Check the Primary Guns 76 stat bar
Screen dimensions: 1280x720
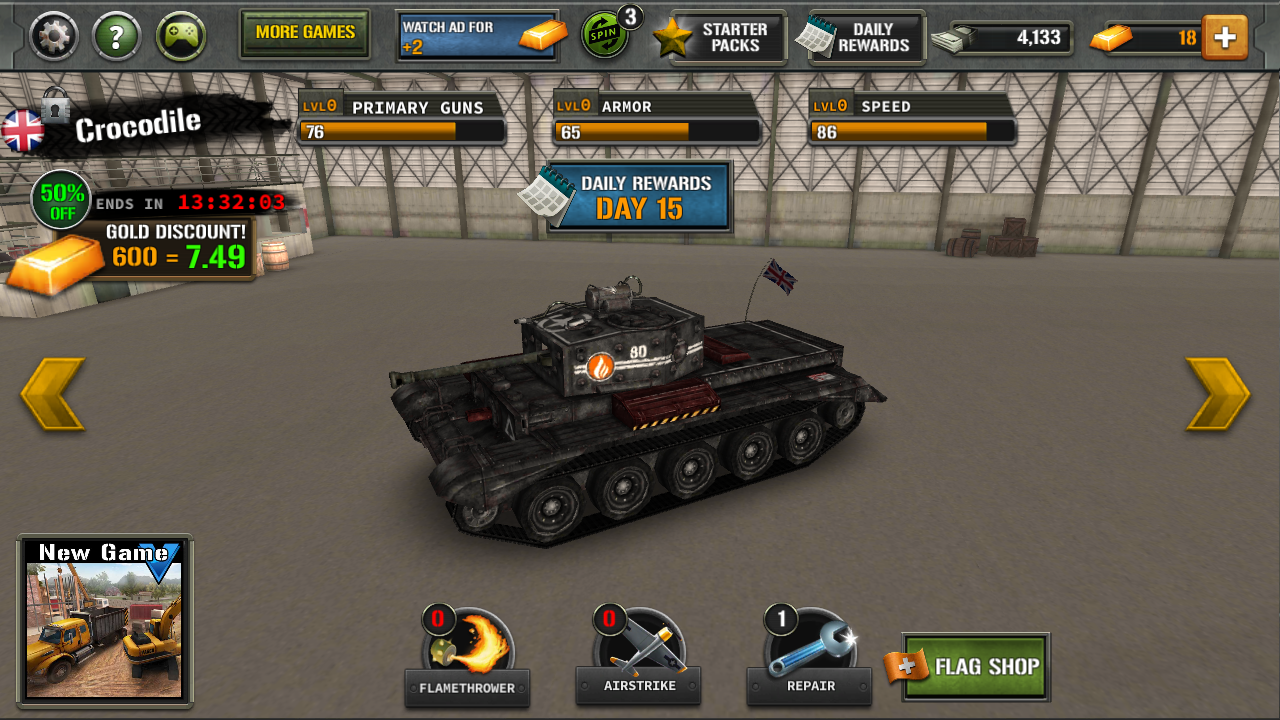click(x=400, y=130)
